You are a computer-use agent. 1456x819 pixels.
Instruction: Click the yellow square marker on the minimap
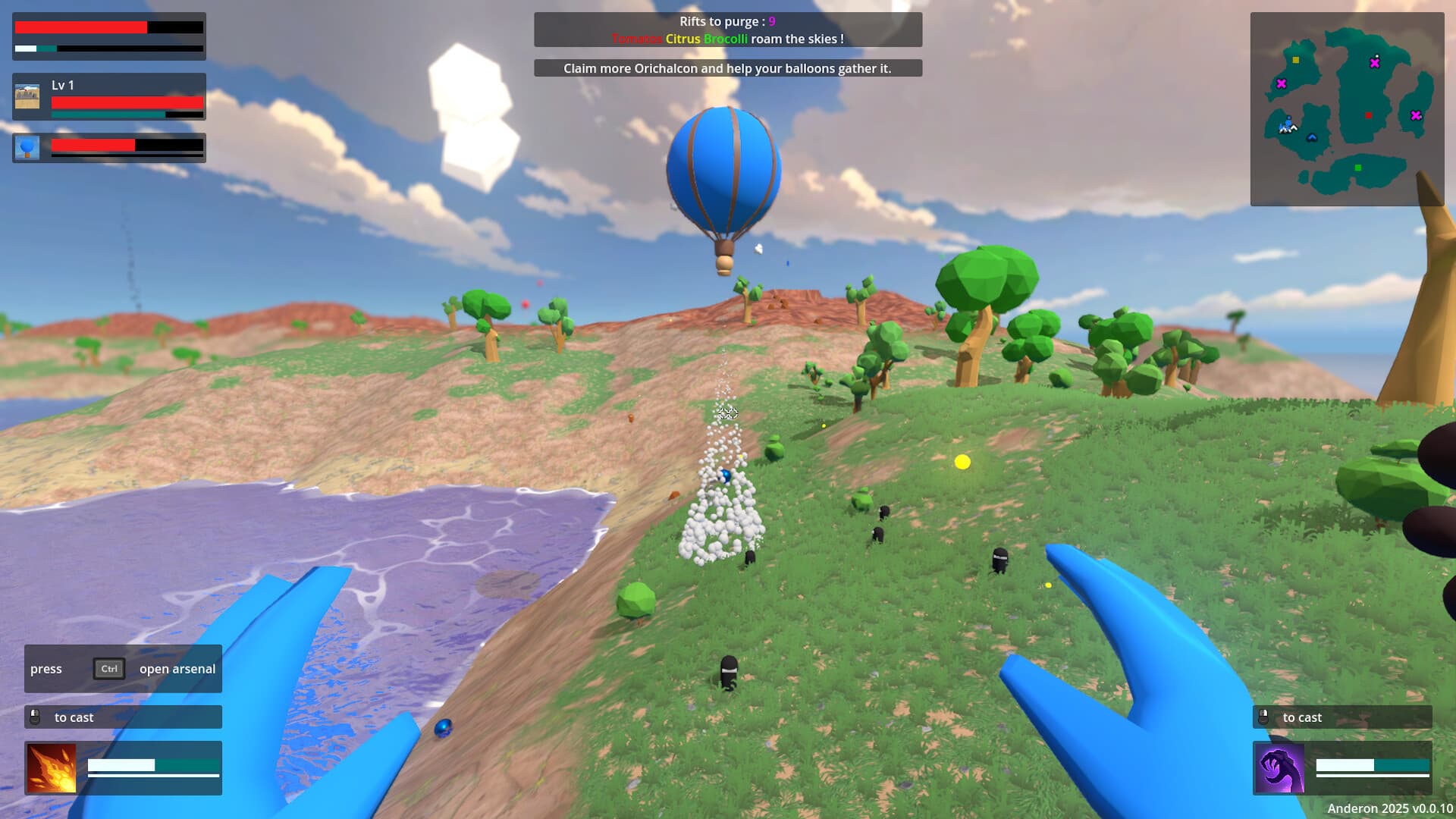[x=1295, y=59]
